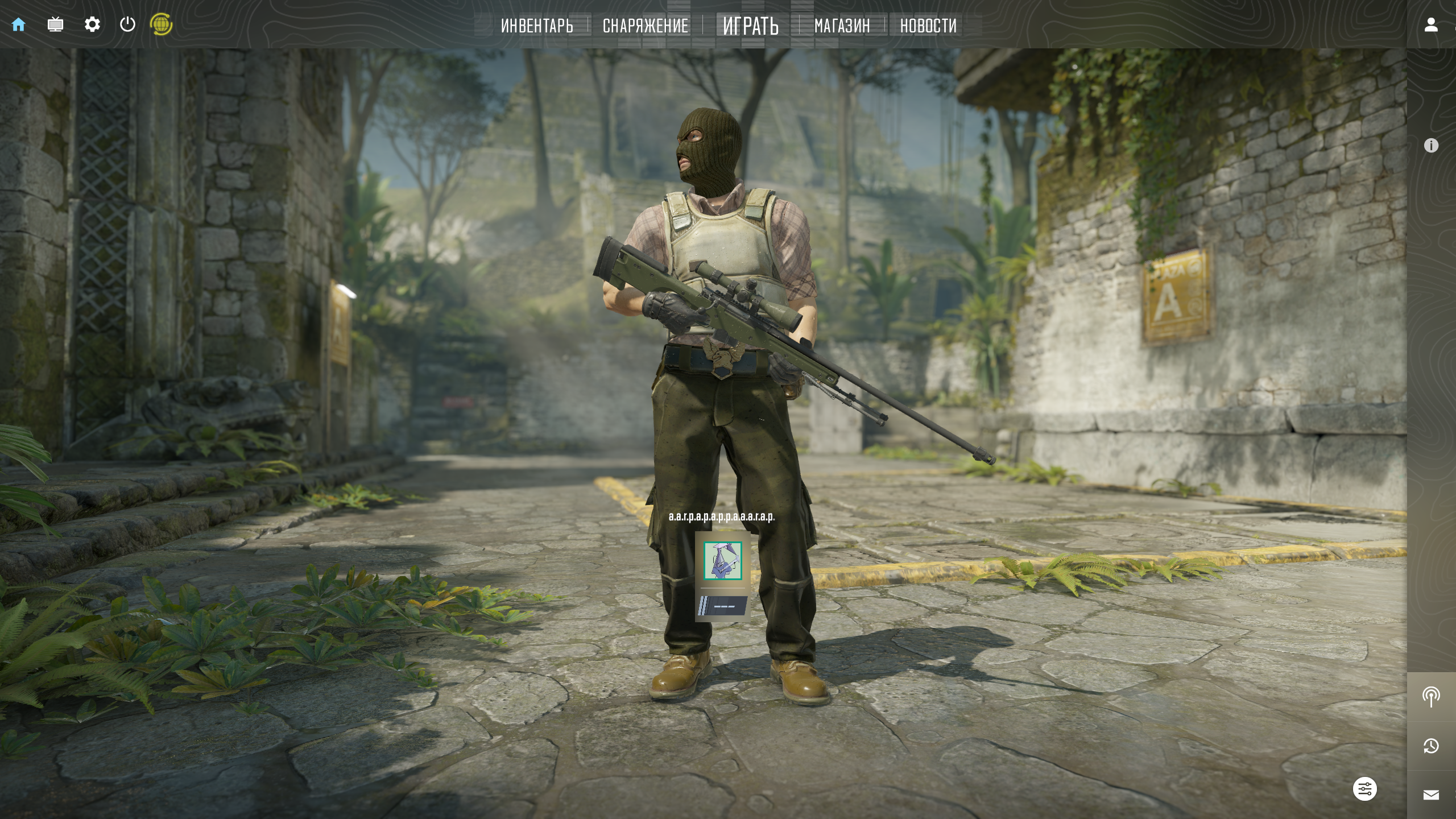Switch to the ИНВЕНТАРЬ tab
This screenshot has height=819, width=1456.
[x=537, y=26]
